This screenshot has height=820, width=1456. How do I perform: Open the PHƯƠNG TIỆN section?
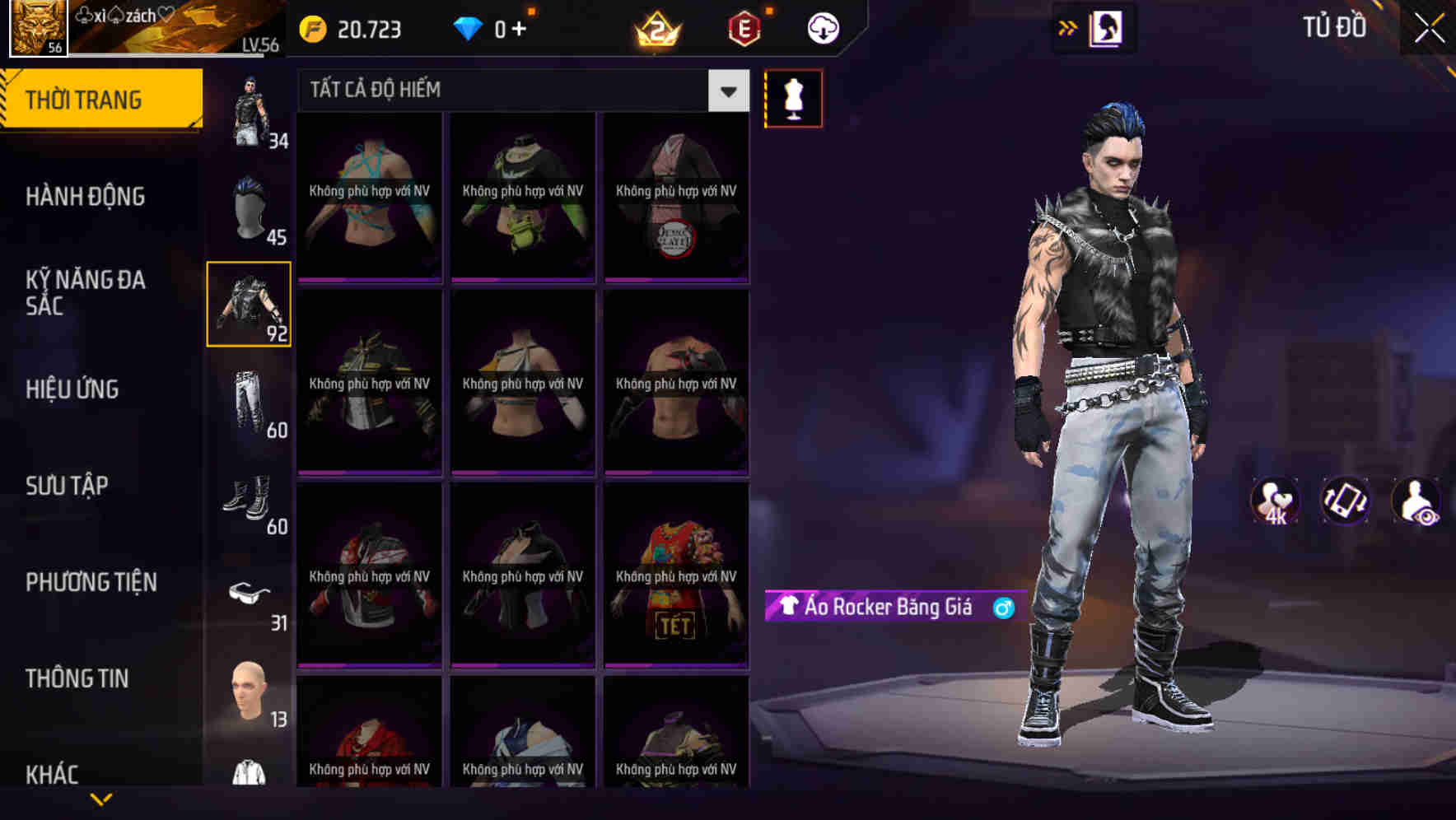91,581
